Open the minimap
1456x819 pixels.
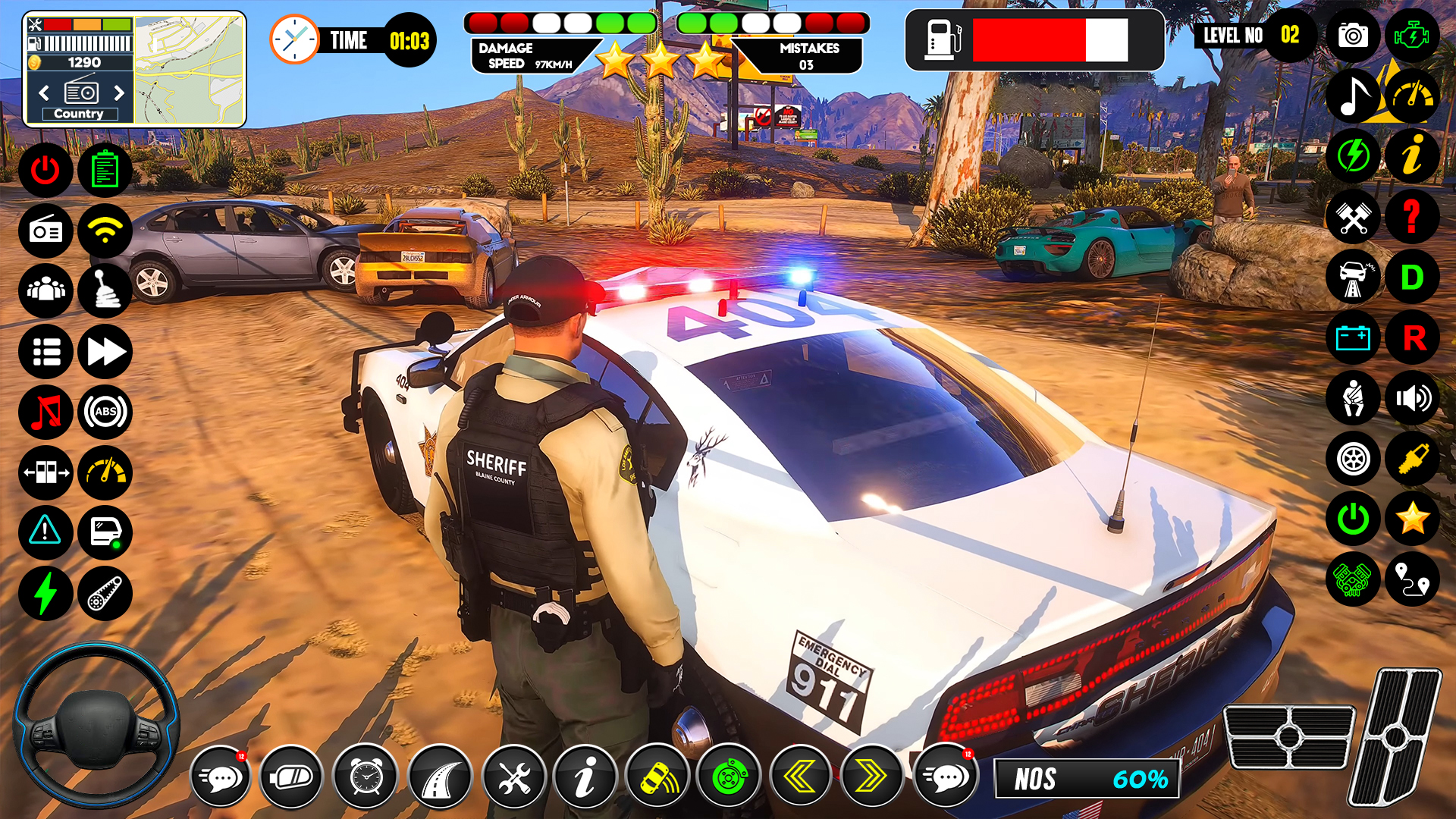click(x=190, y=69)
